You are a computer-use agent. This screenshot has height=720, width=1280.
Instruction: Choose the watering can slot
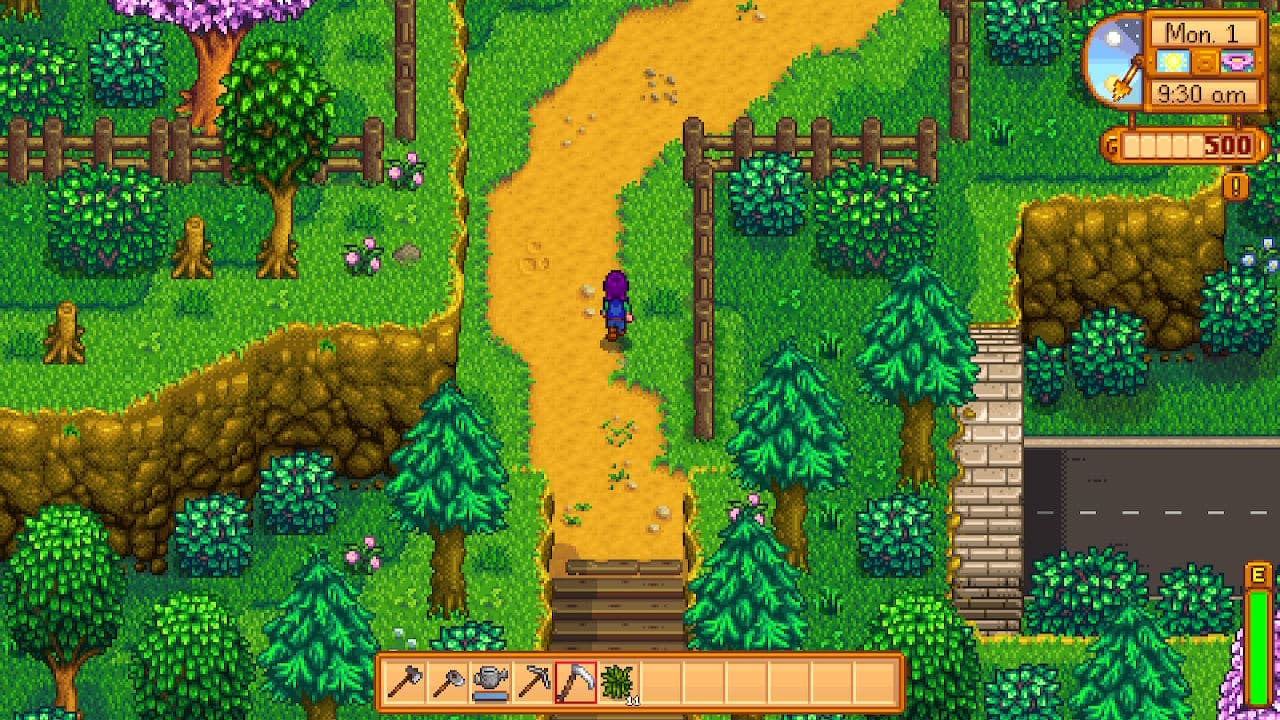click(490, 682)
